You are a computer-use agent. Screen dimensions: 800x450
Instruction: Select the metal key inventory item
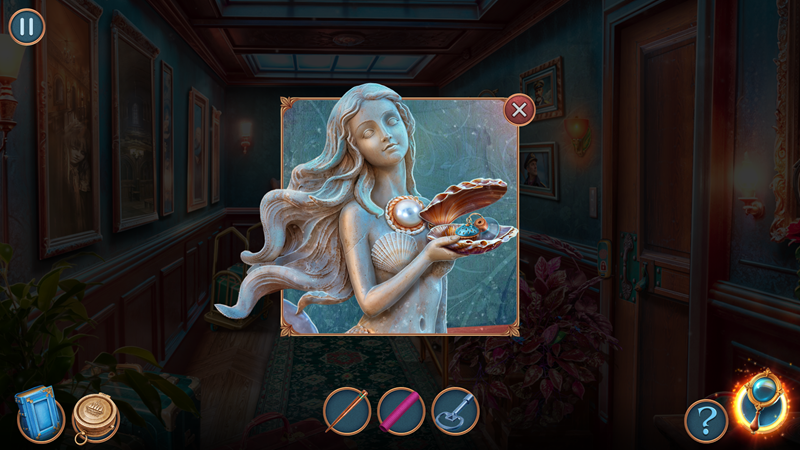coord(455,411)
